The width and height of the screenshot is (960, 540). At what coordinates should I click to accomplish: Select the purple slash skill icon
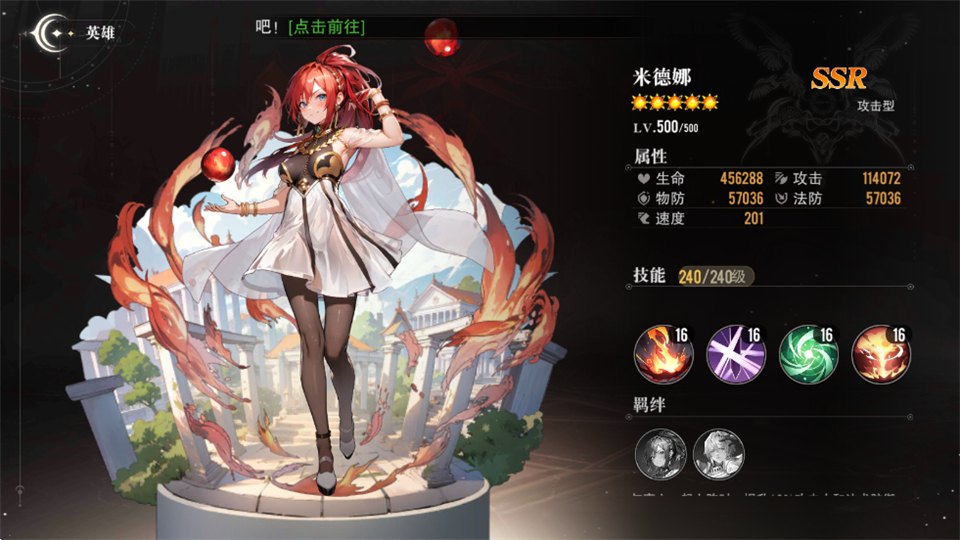pos(734,354)
